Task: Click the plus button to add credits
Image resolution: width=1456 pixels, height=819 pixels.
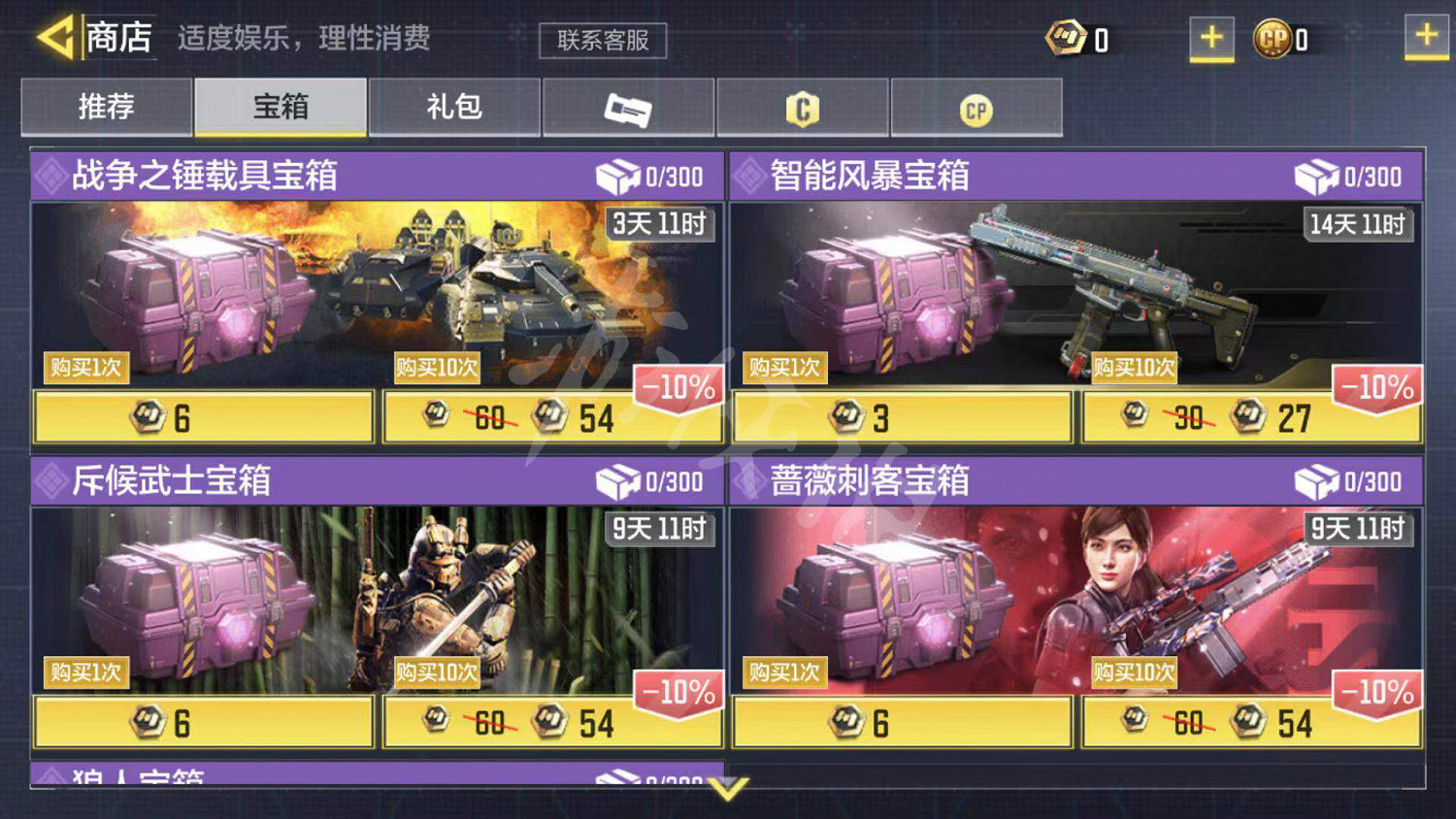Action: click(1209, 39)
